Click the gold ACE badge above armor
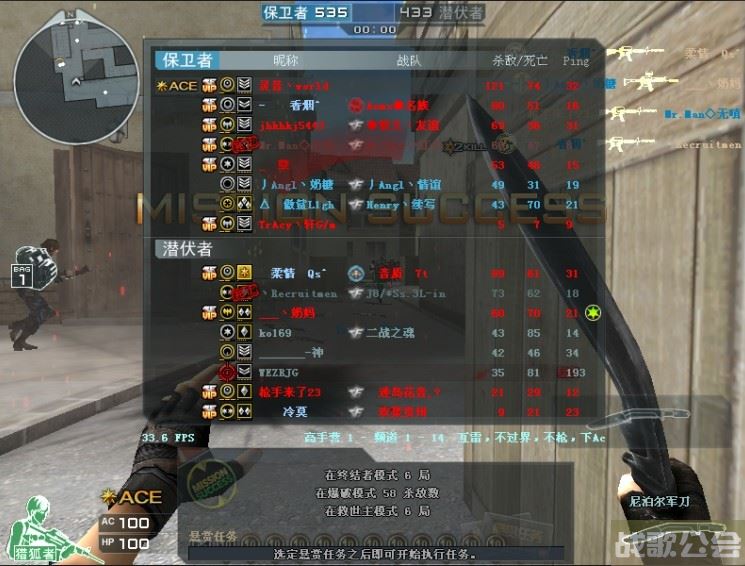 131,498
